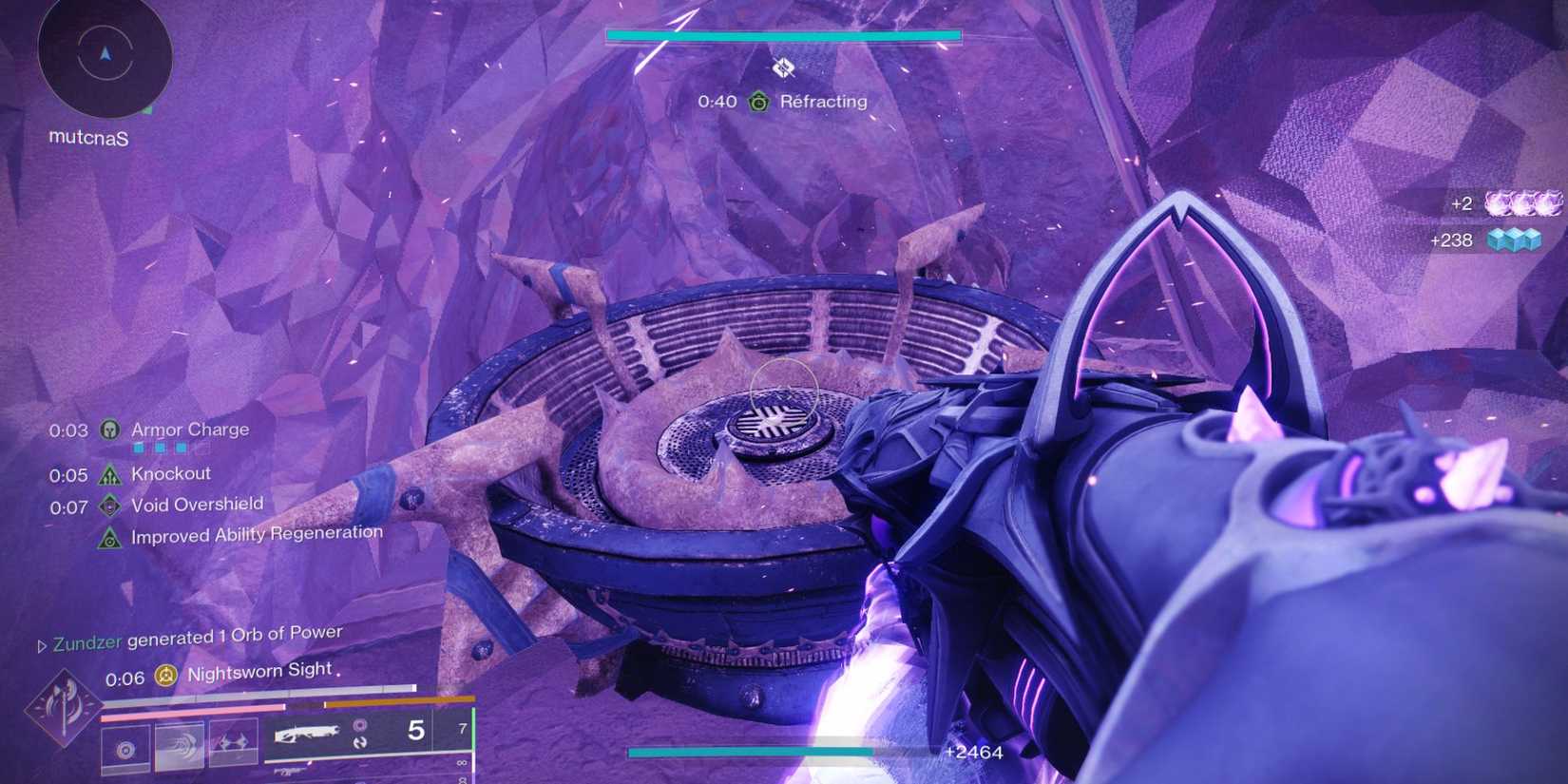1568x784 pixels.
Task: Click the player name mutcnaS
Action: (x=89, y=139)
